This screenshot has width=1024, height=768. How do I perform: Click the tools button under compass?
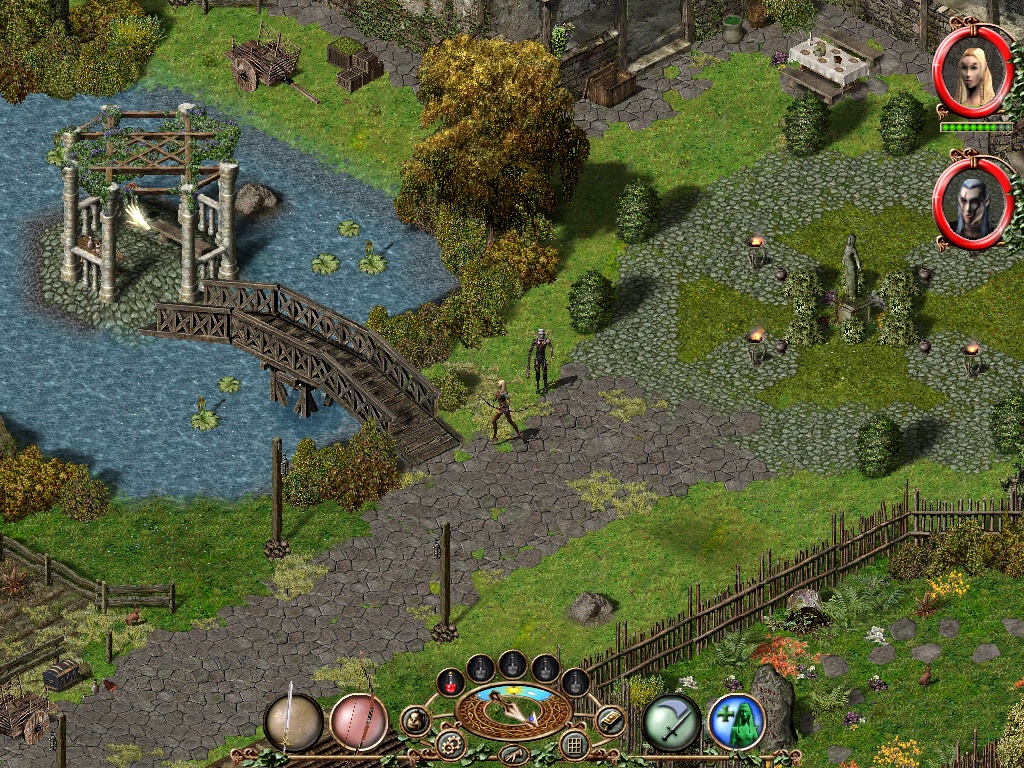tap(513, 754)
